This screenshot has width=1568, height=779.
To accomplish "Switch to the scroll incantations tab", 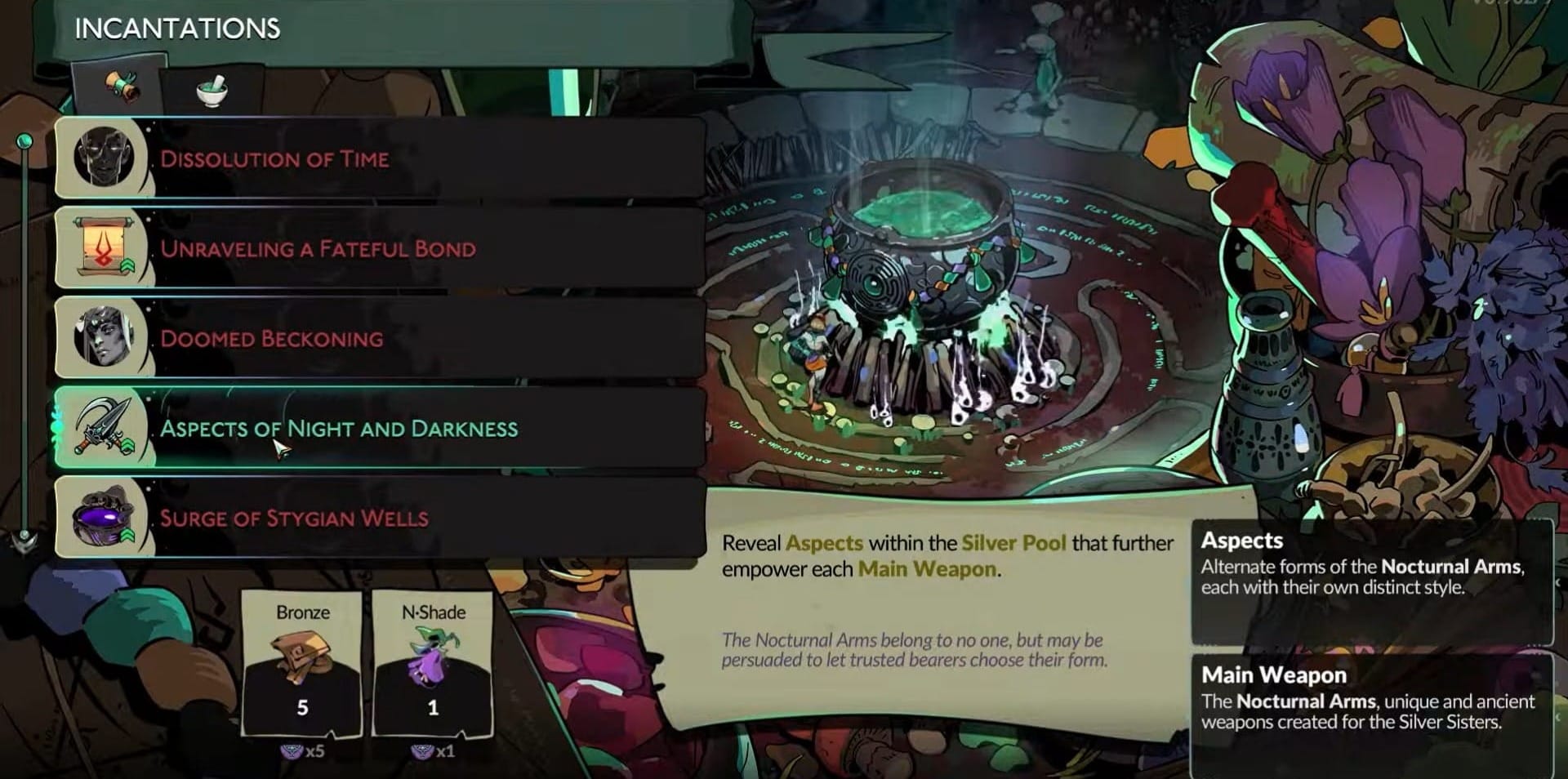I will pos(121,86).
